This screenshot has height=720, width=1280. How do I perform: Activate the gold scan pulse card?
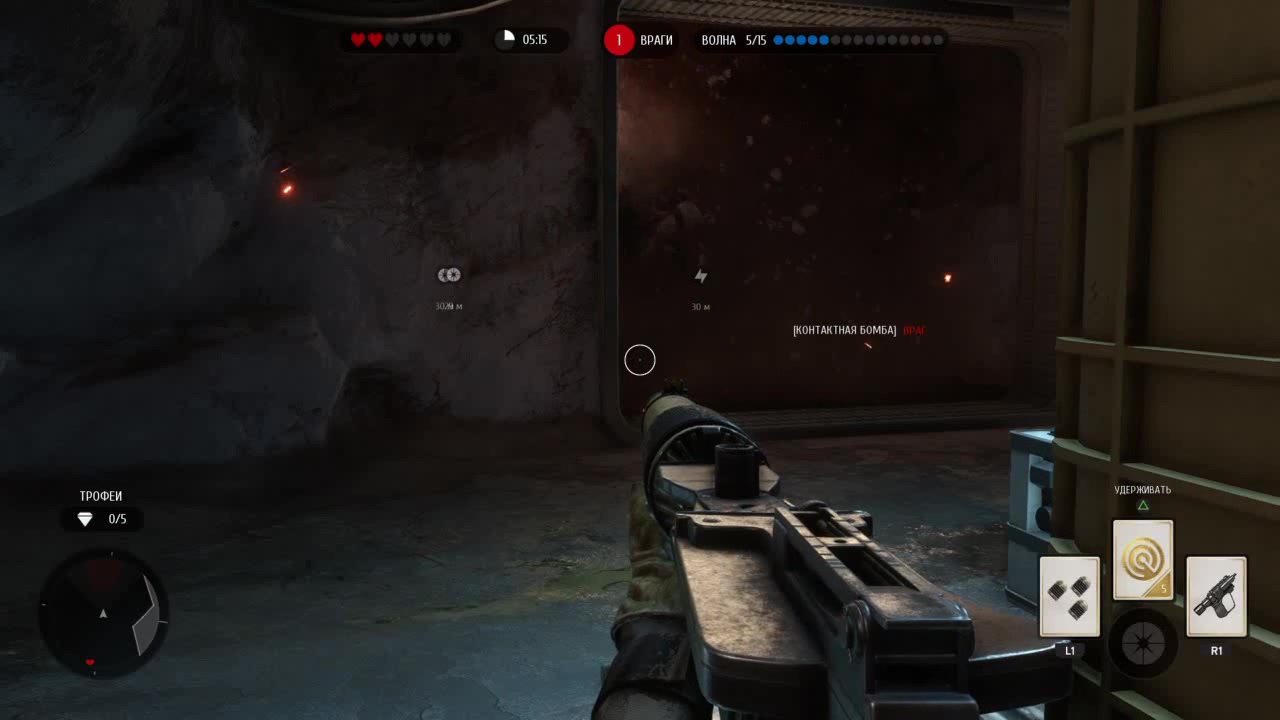[1143, 560]
